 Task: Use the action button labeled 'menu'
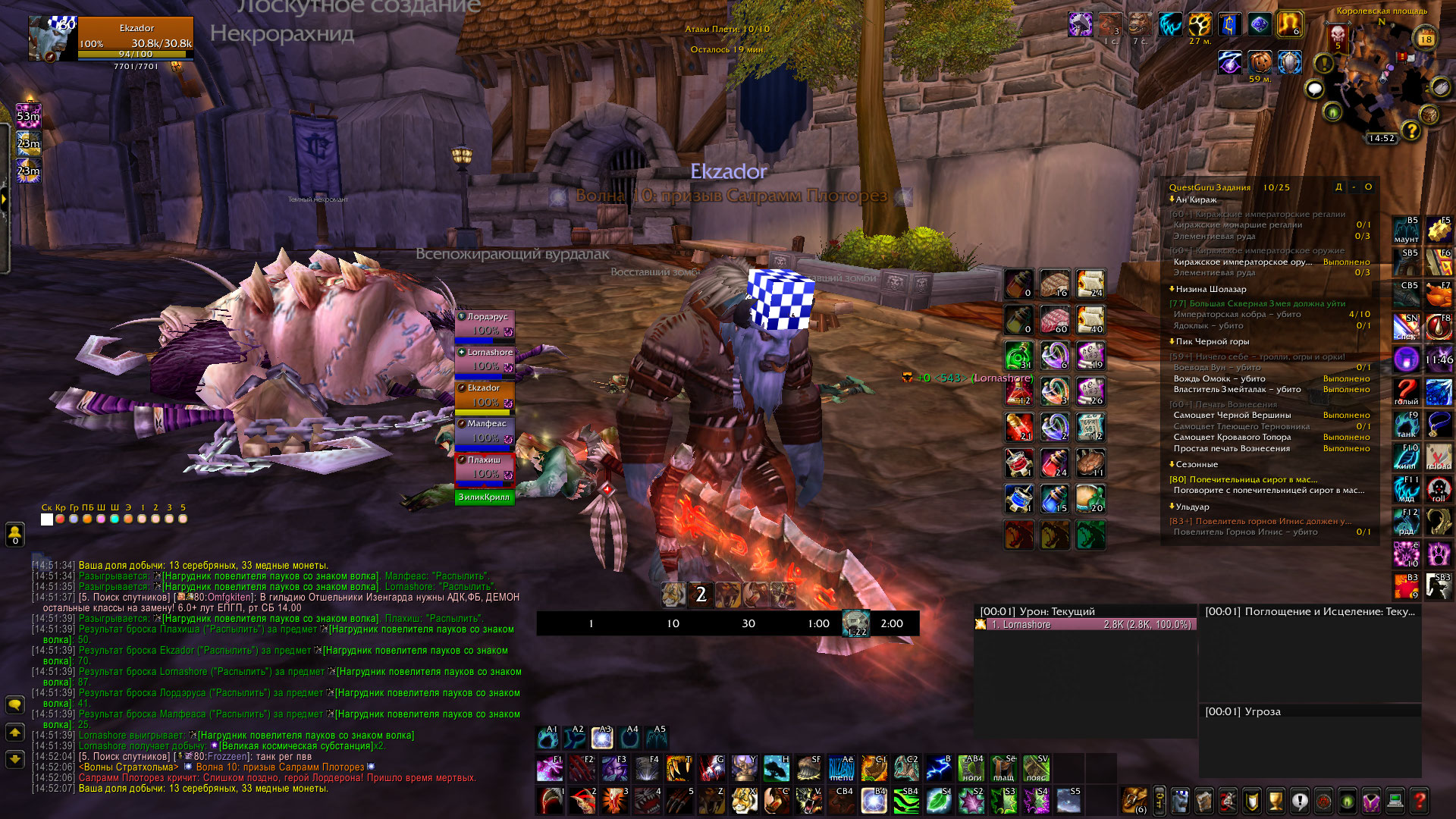[841, 768]
